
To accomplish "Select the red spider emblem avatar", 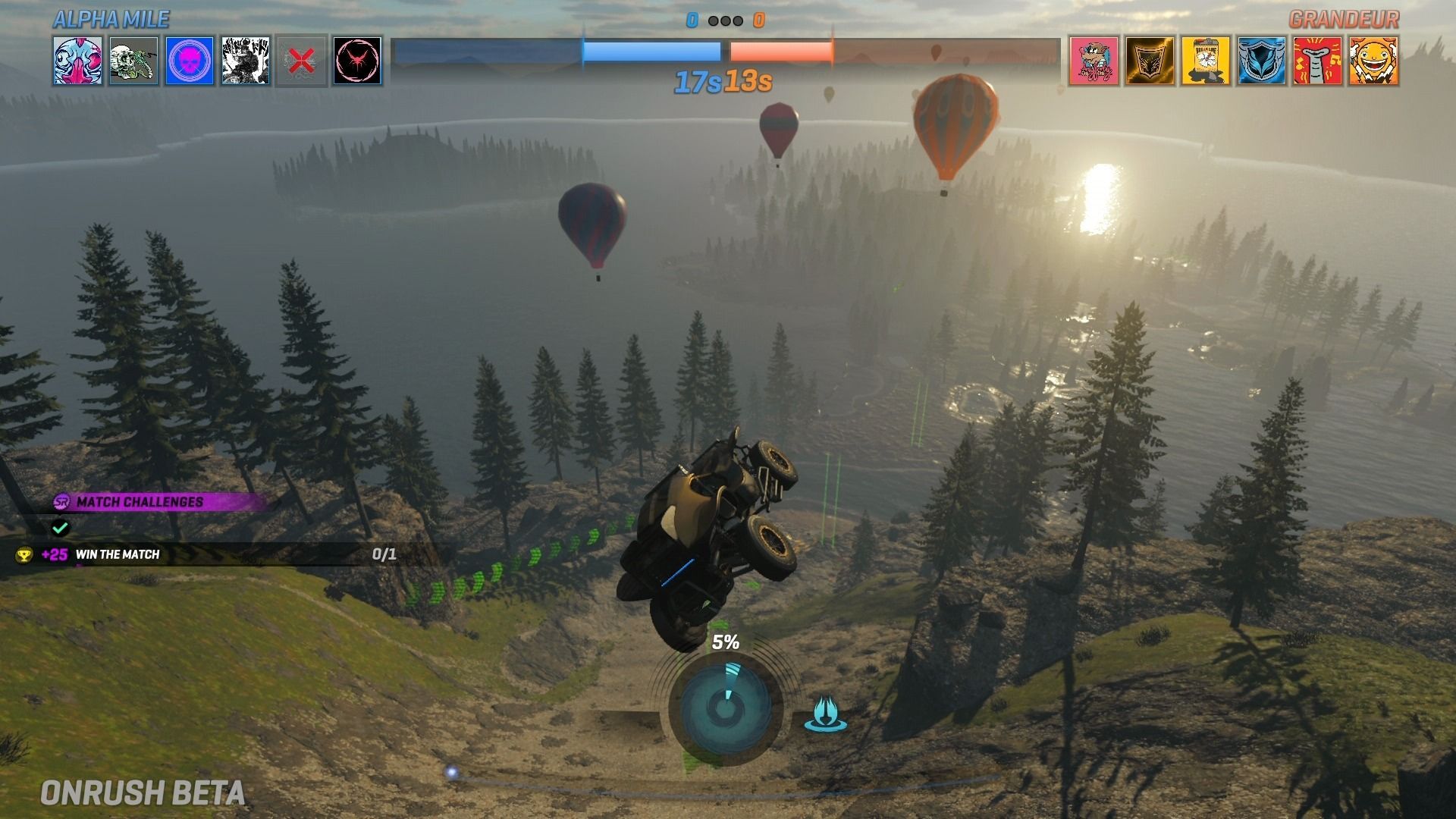I will pos(357,61).
